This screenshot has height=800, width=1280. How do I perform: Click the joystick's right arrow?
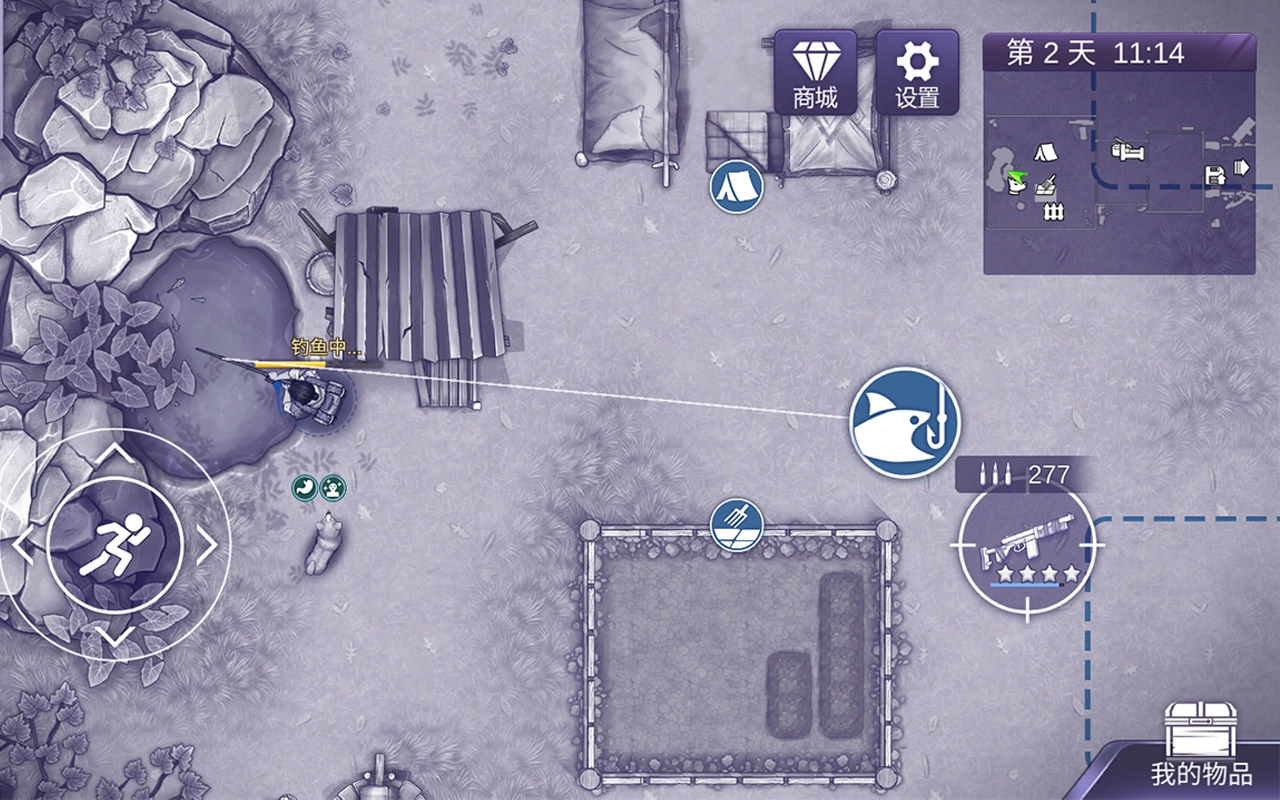[x=206, y=546]
